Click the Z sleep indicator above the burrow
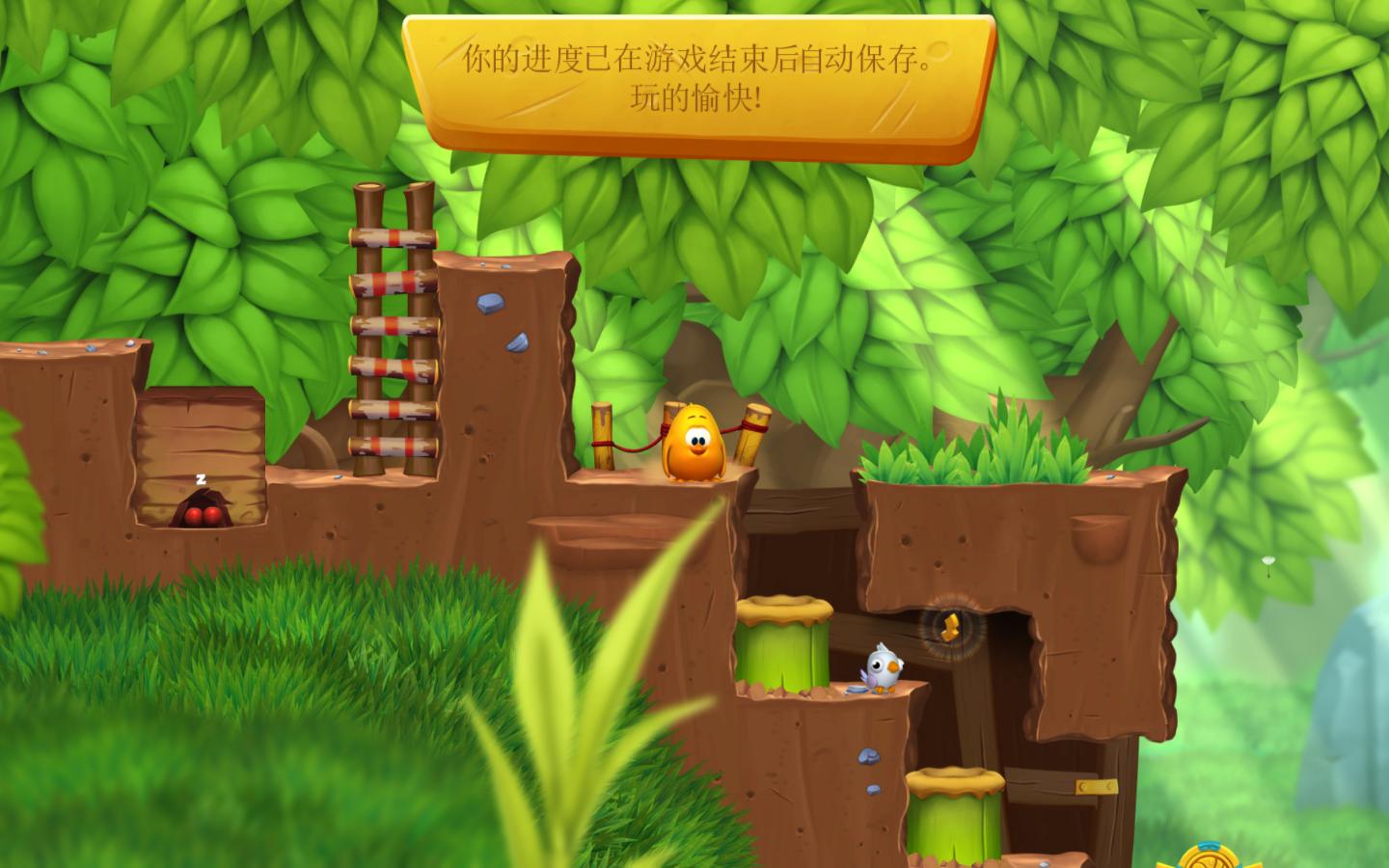 199,476
